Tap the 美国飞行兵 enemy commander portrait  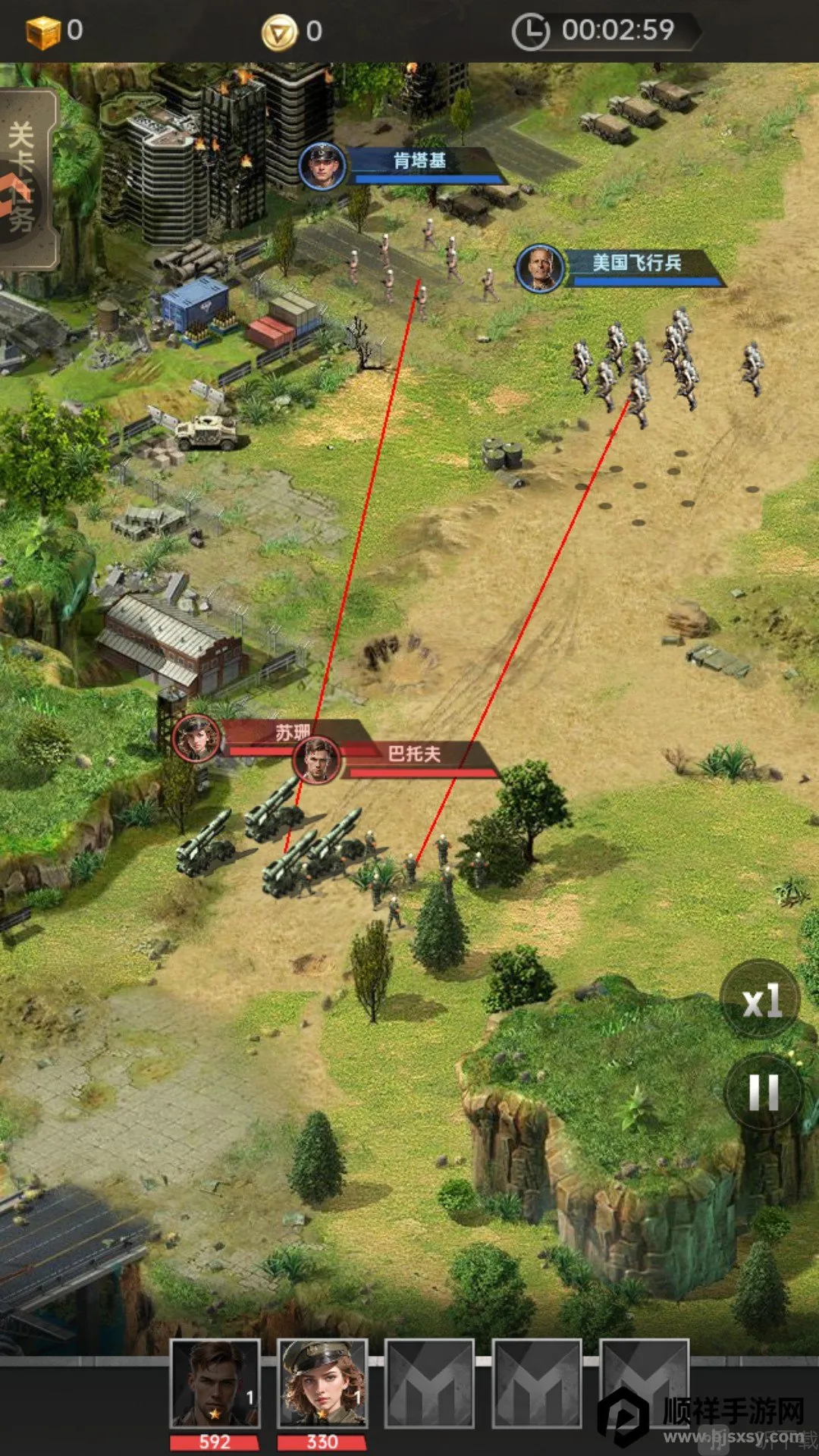coord(539,268)
